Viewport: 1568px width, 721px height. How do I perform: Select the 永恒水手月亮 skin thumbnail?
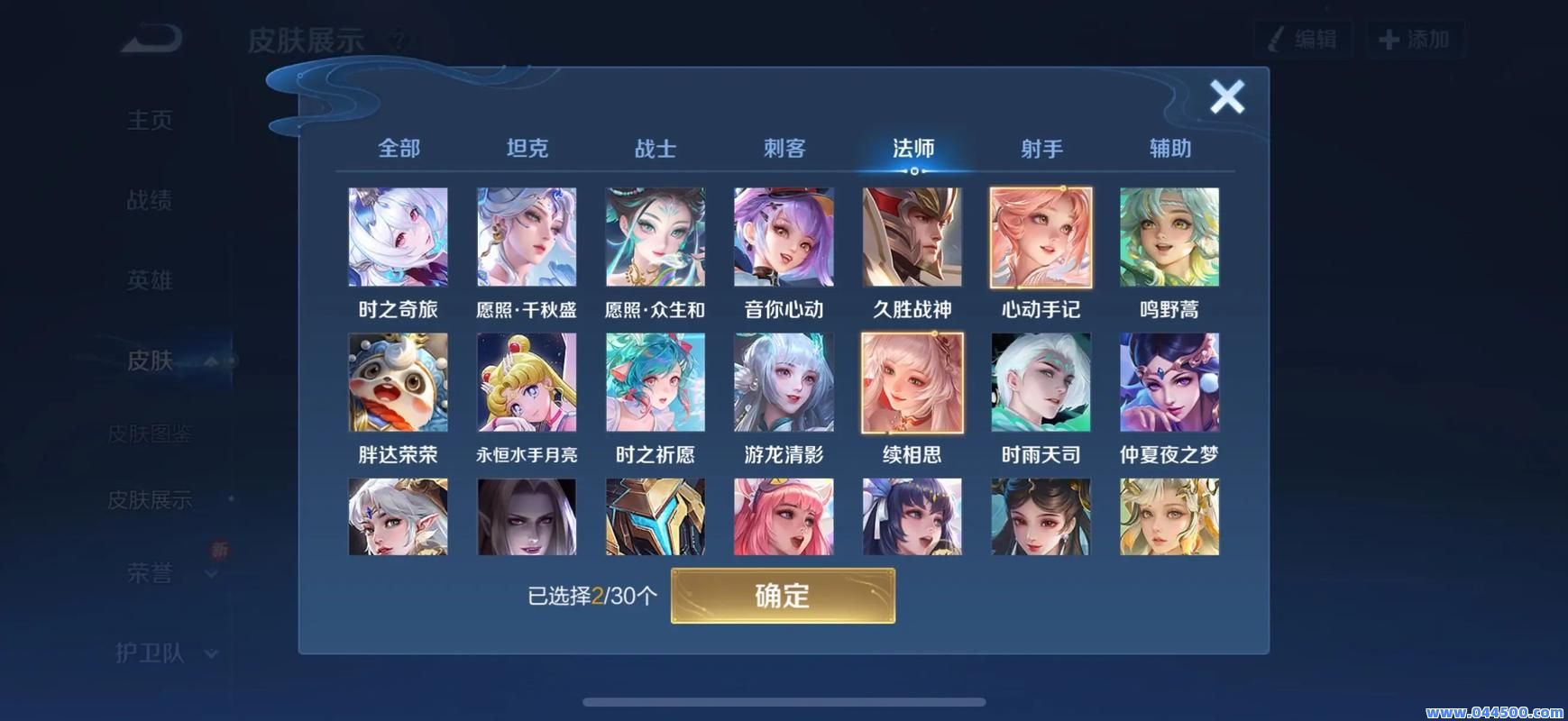526,382
